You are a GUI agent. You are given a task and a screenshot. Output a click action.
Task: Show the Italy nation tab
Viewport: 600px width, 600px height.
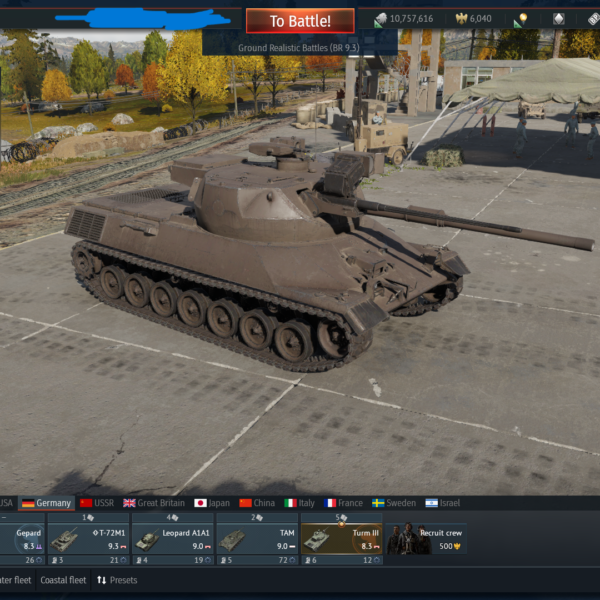click(x=299, y=503)
